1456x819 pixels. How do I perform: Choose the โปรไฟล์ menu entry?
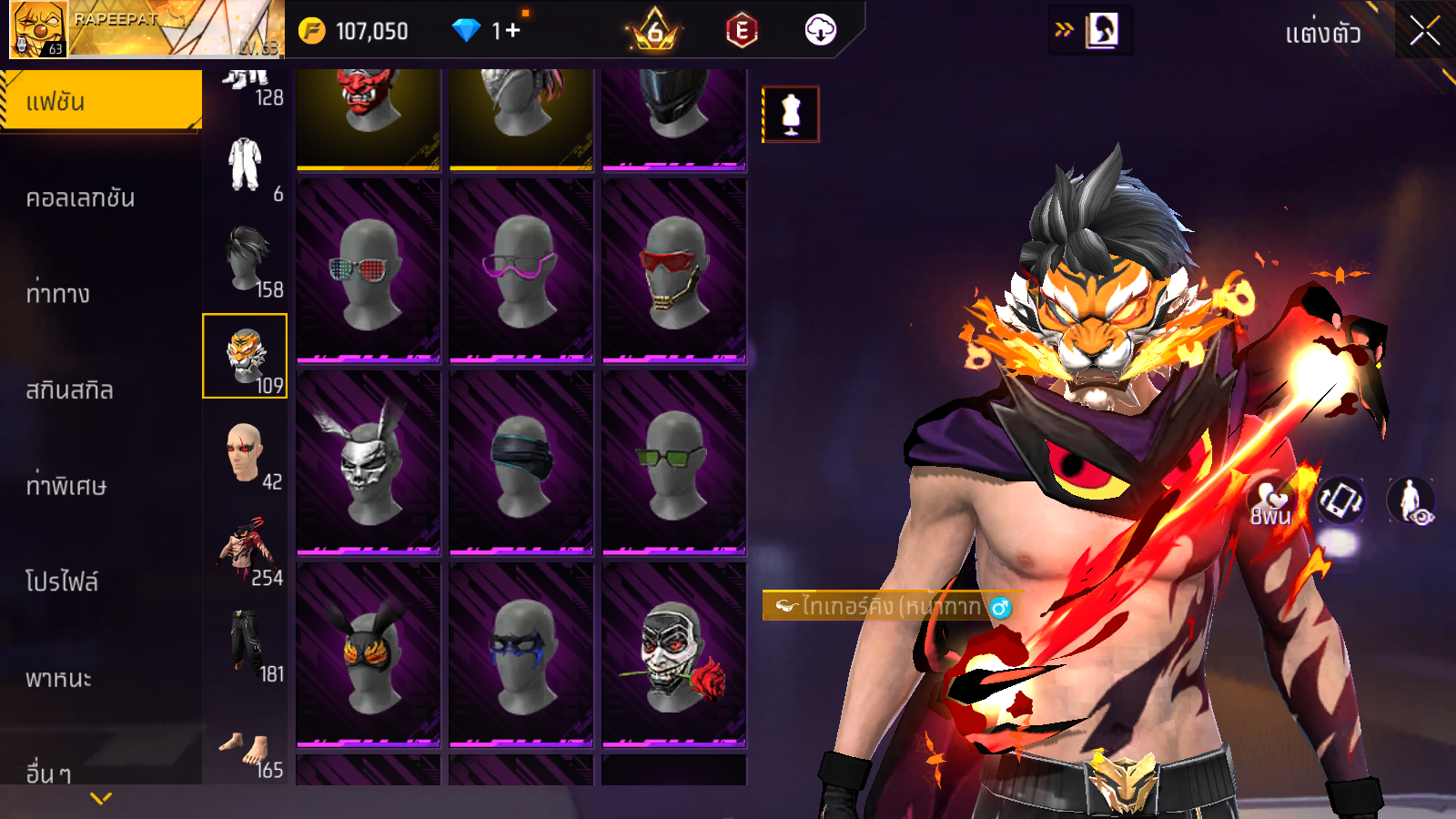[62, 581]
